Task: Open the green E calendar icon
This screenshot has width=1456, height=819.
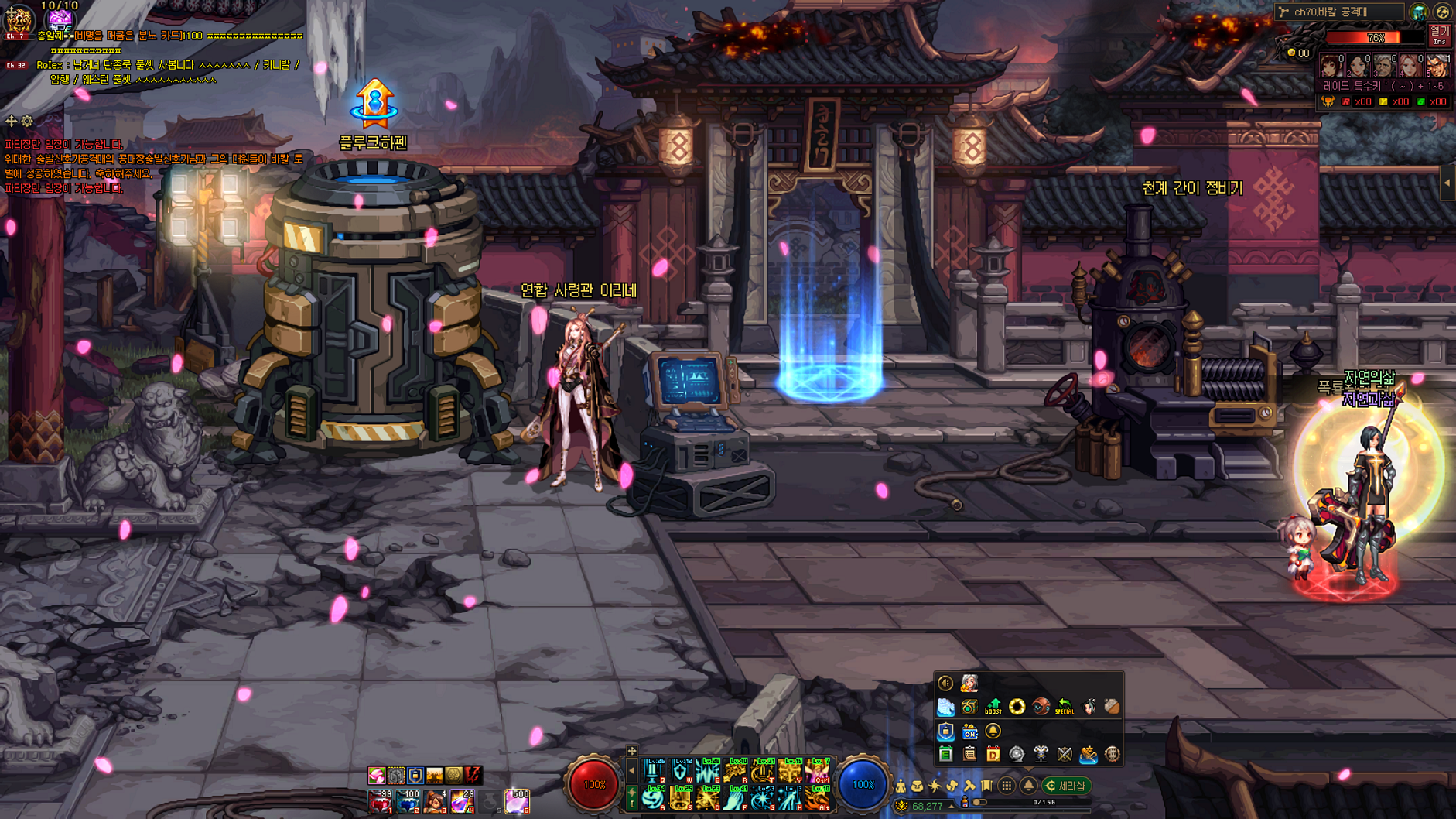Action: [x=945, y=754]
